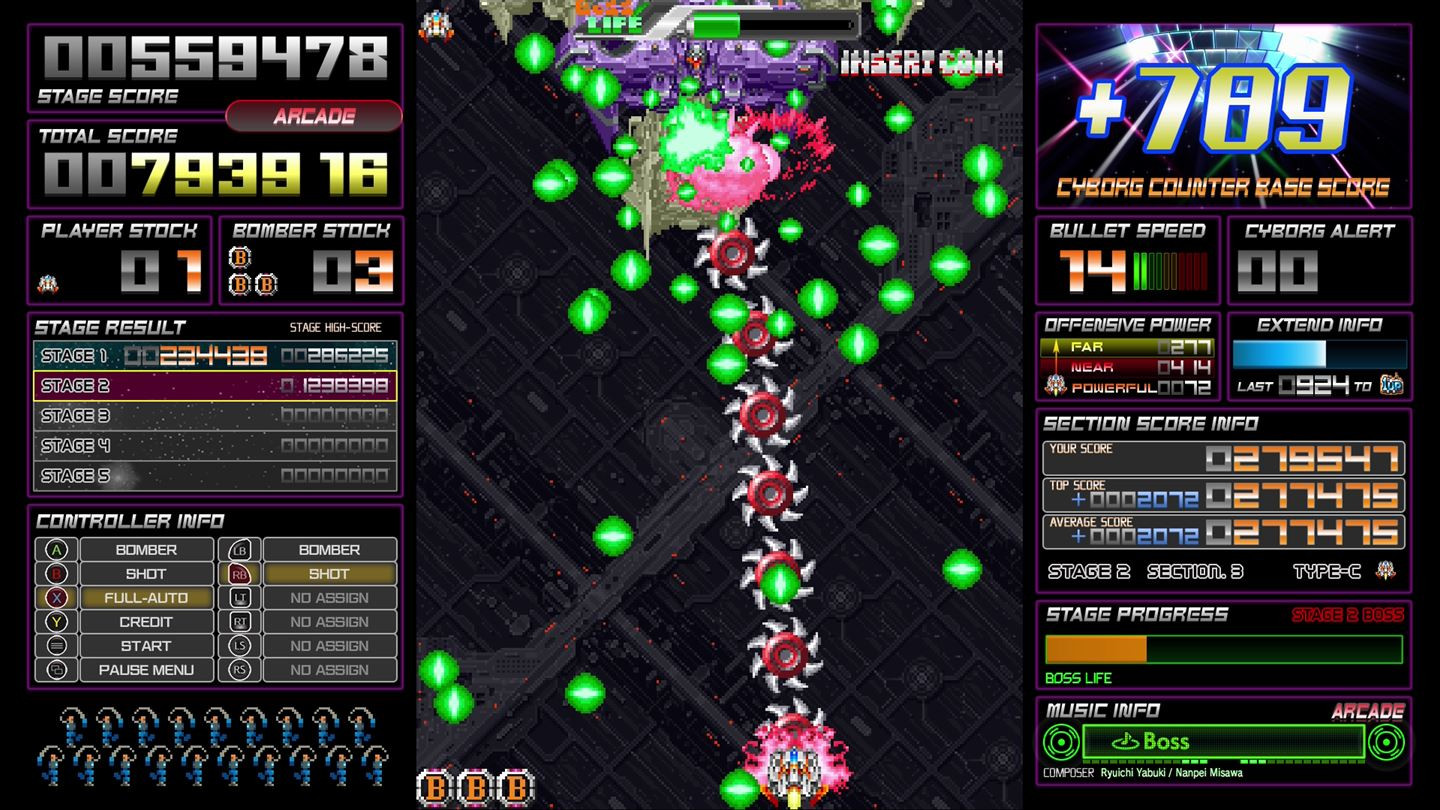Click the red ARCADE badge near Stage Score
The width and height of the screenshot is (1440, 810).
point(311,116)
